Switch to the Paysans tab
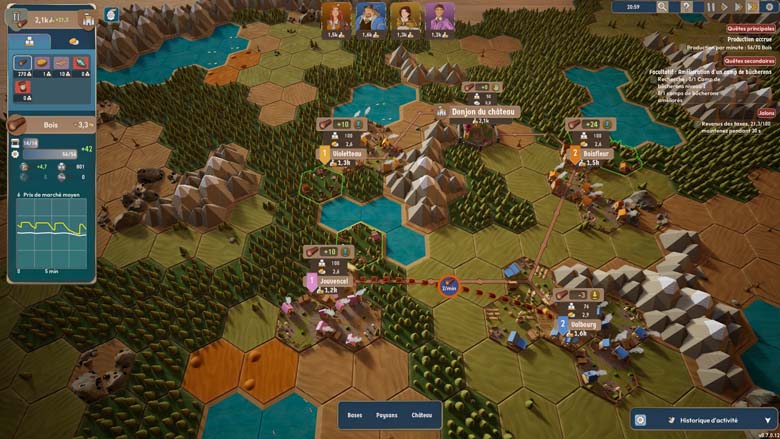 click(387, 415)
